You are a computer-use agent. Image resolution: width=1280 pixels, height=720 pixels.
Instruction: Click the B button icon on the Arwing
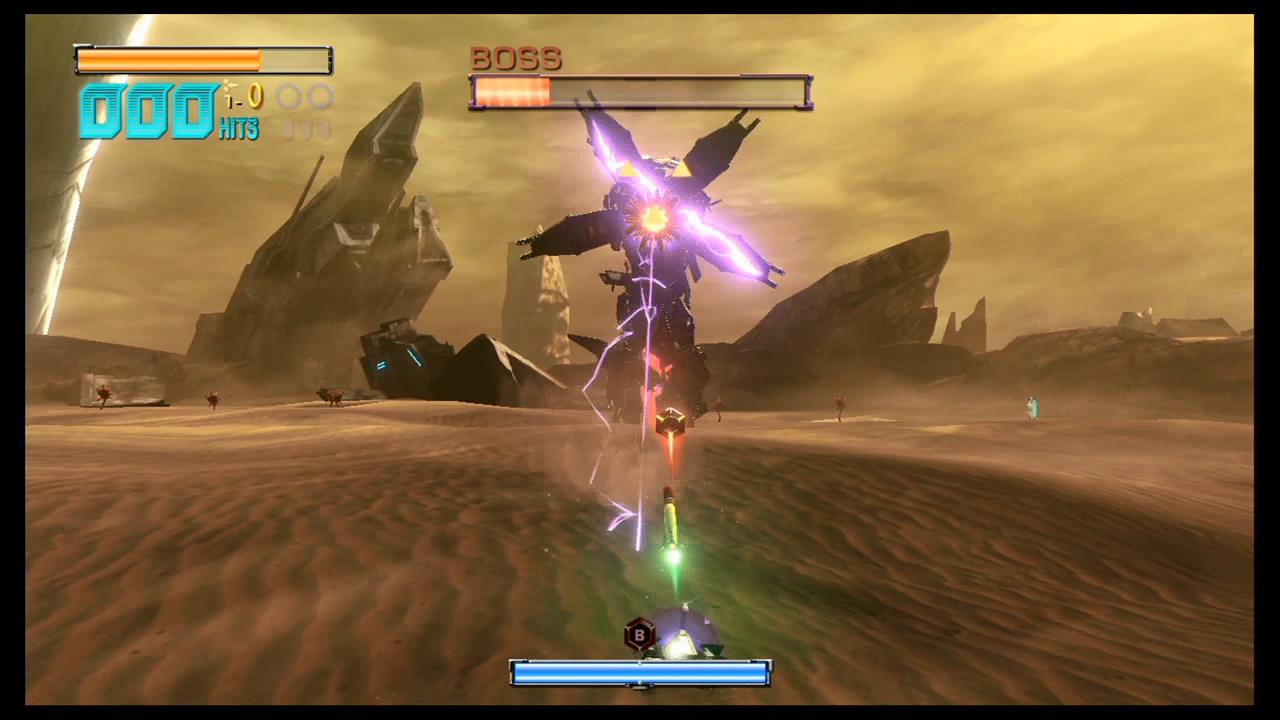(640, 634)
